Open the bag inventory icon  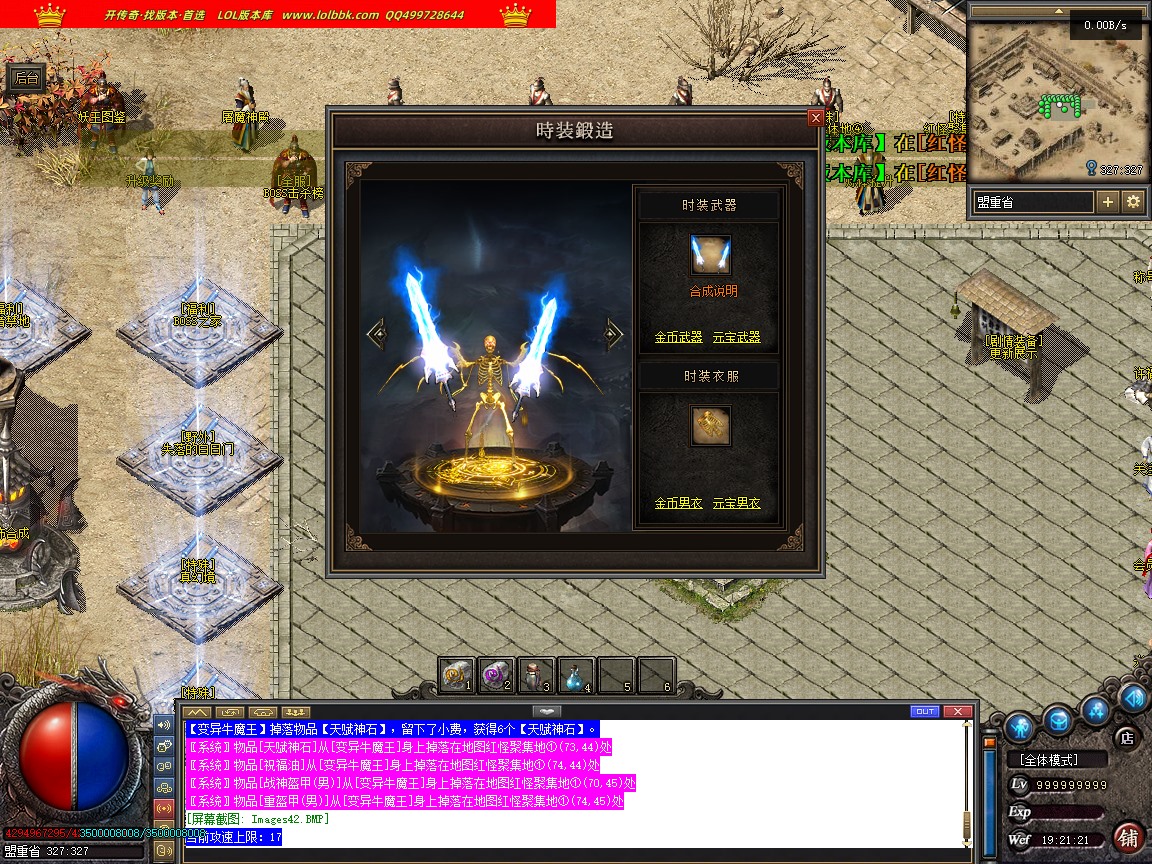pos(1058,719)
